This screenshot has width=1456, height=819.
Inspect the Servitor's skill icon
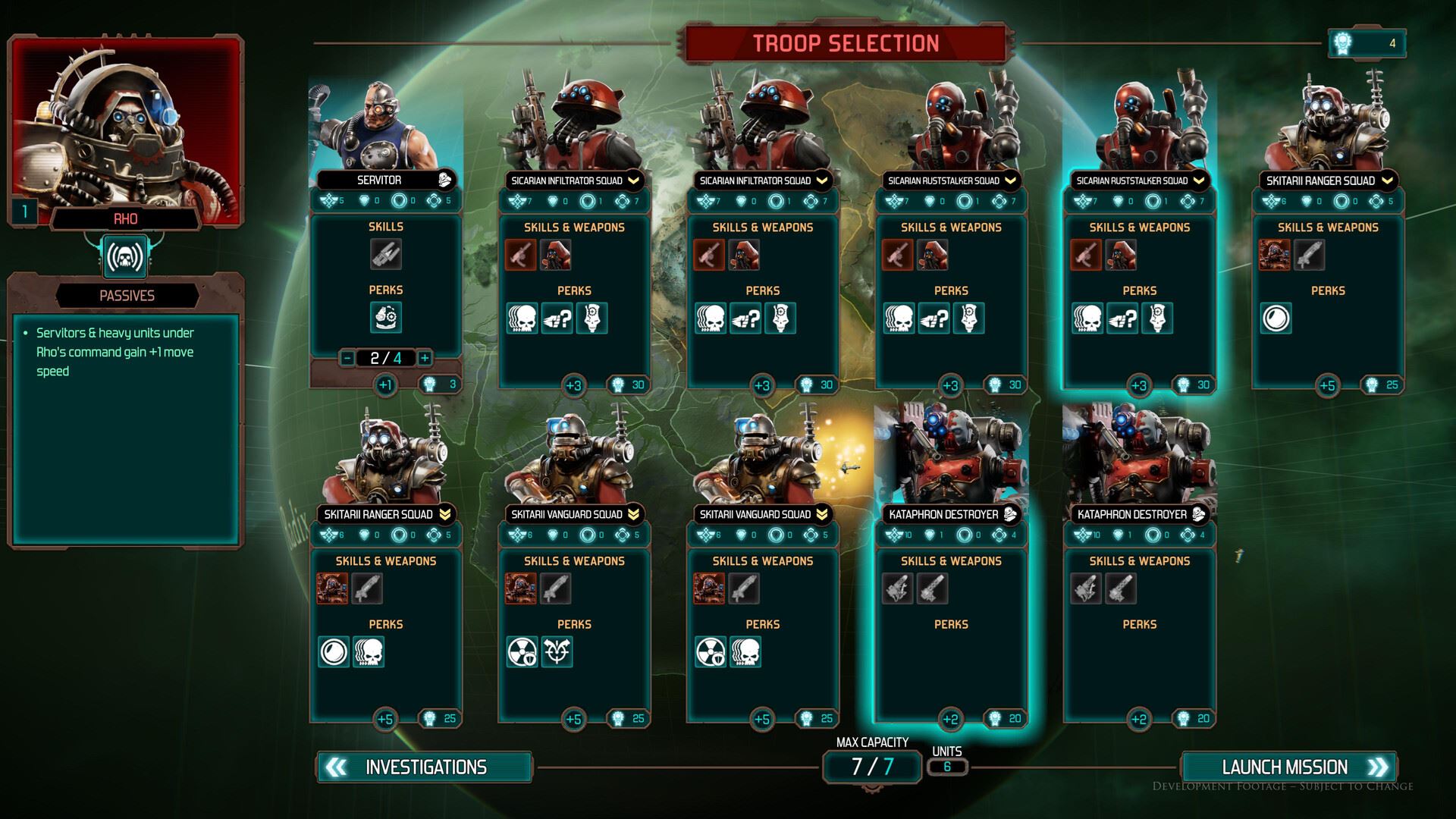coord(386,254)
